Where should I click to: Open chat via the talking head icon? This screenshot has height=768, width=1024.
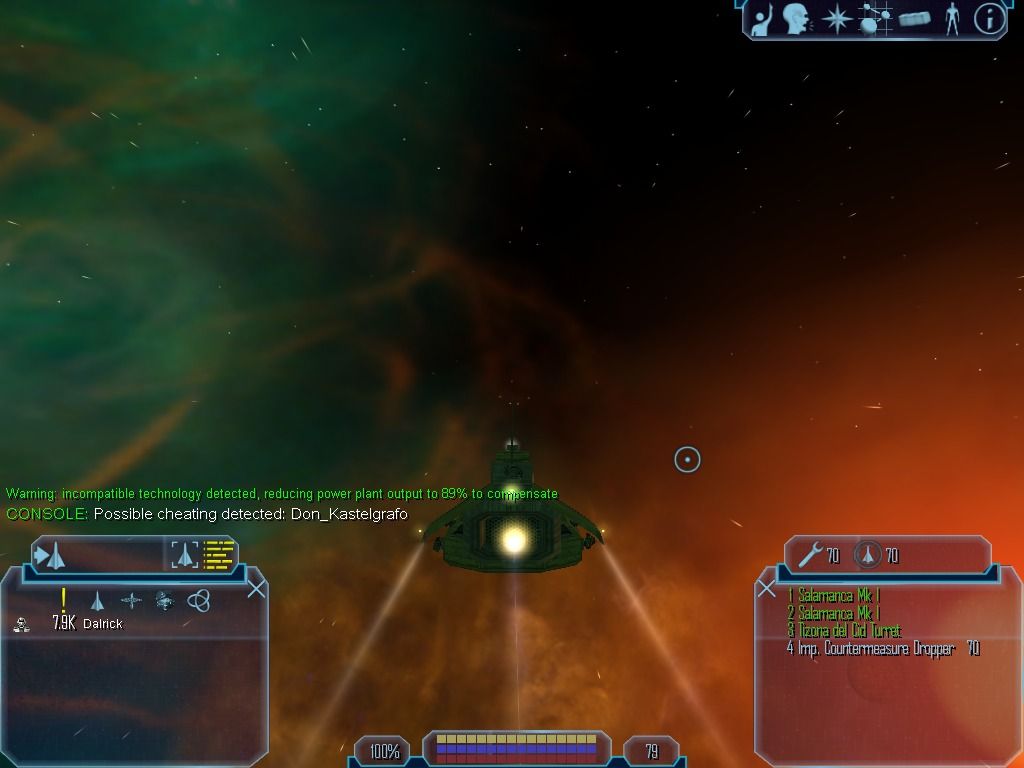click(x=796, y=18)
